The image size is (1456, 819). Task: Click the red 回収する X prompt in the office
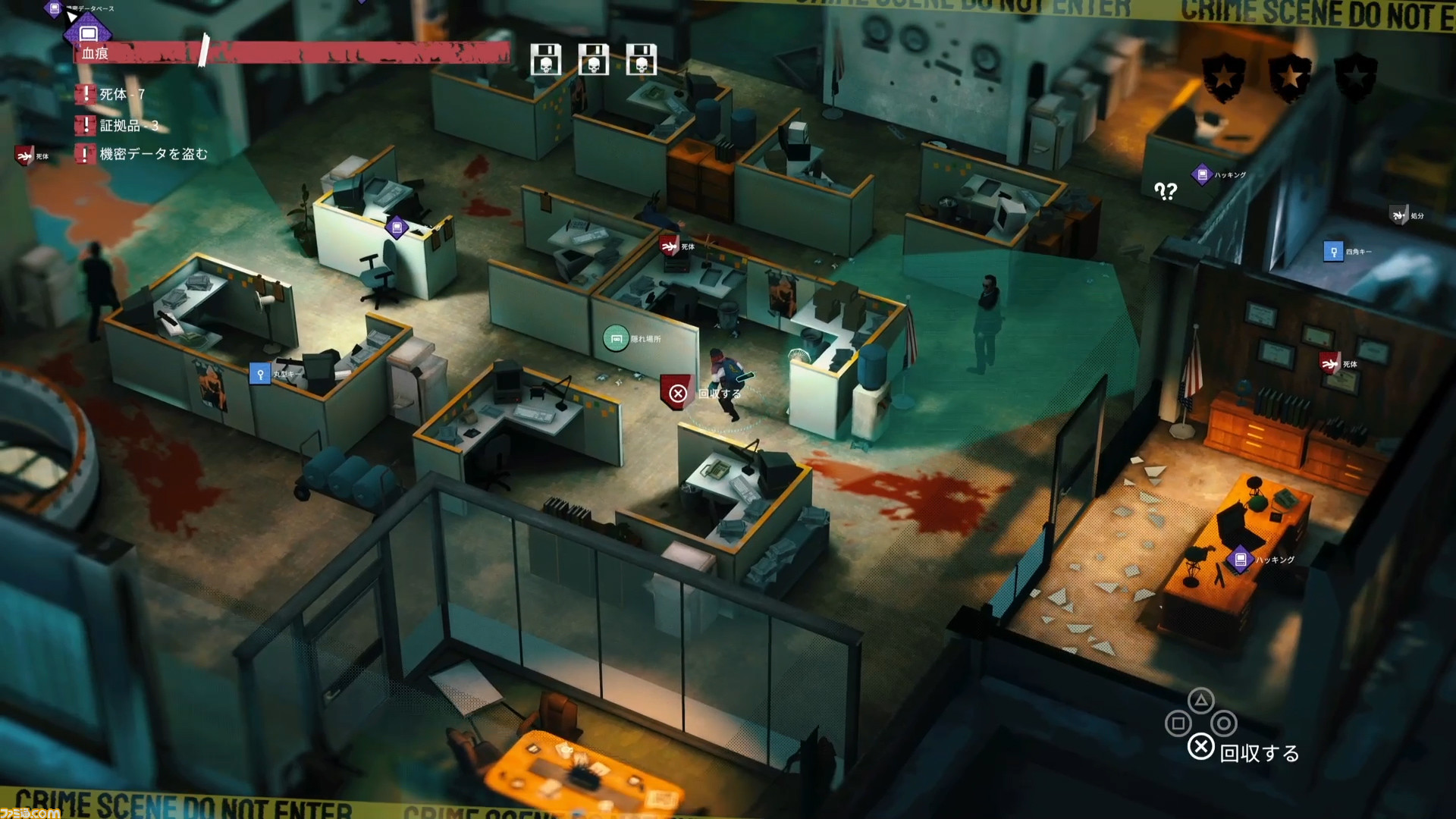[676, 394]
